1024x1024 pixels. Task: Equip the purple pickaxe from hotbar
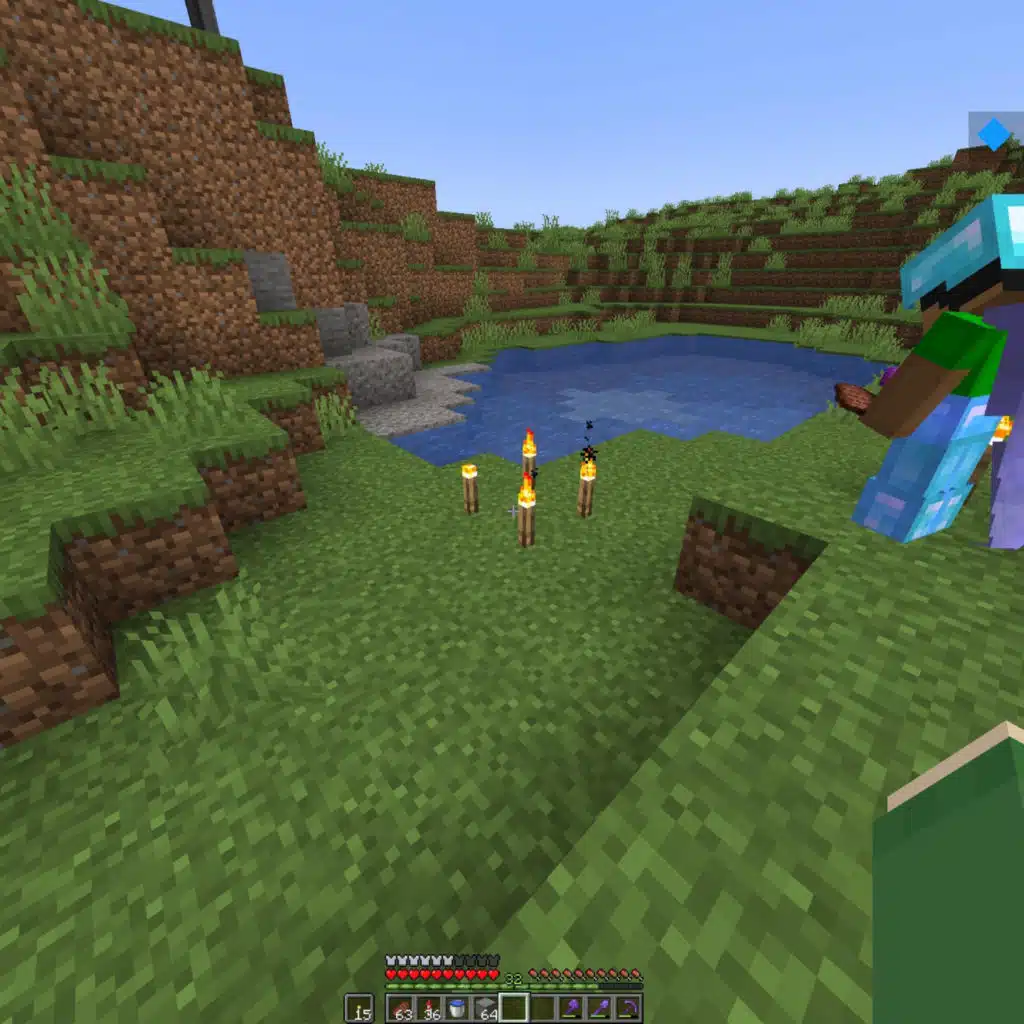(627, 1008)
